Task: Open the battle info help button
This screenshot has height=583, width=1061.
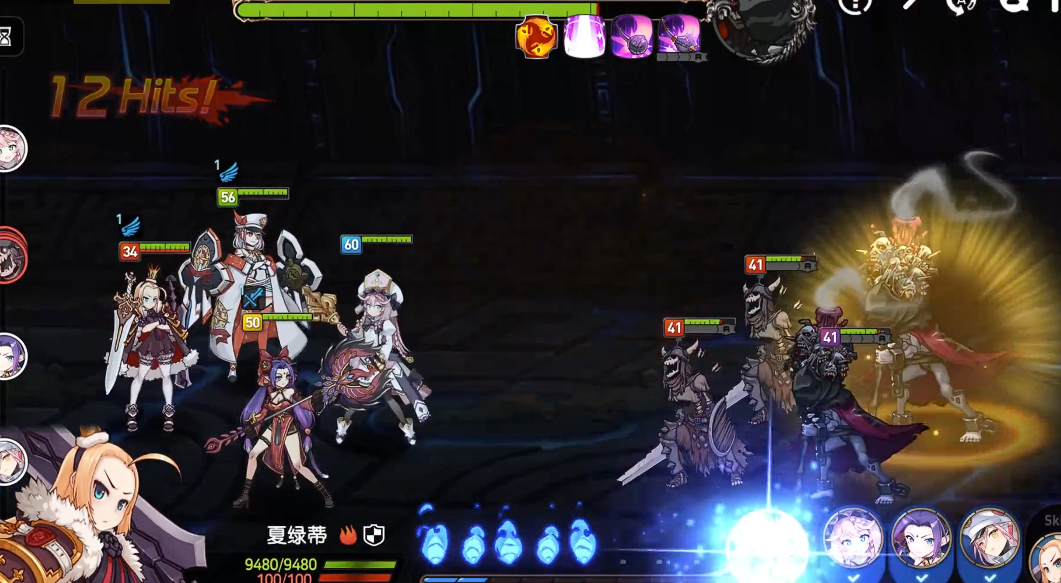Action: point(855,5)
